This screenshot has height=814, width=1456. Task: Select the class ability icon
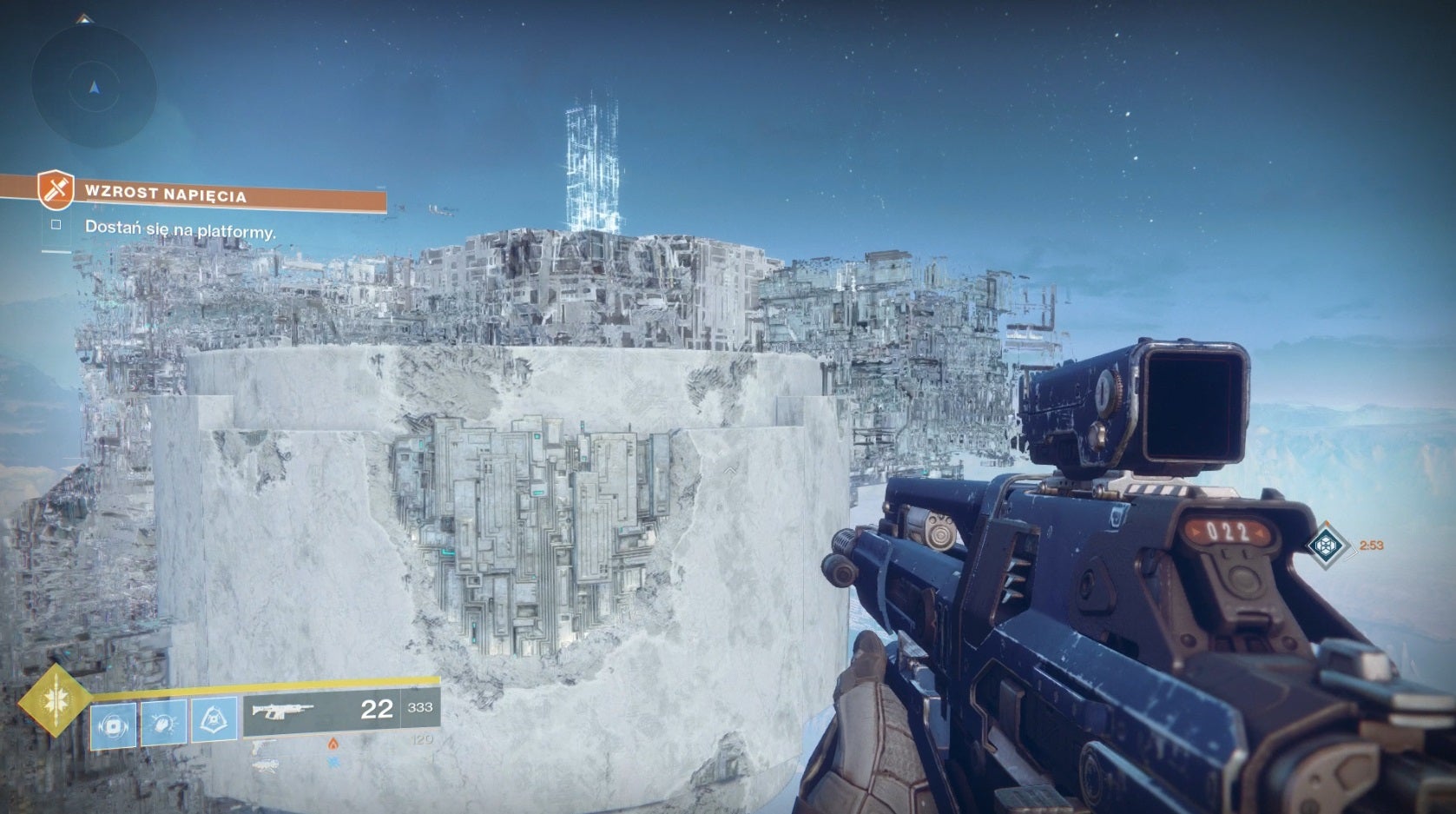pyautogui.click(x=213, y=724)
